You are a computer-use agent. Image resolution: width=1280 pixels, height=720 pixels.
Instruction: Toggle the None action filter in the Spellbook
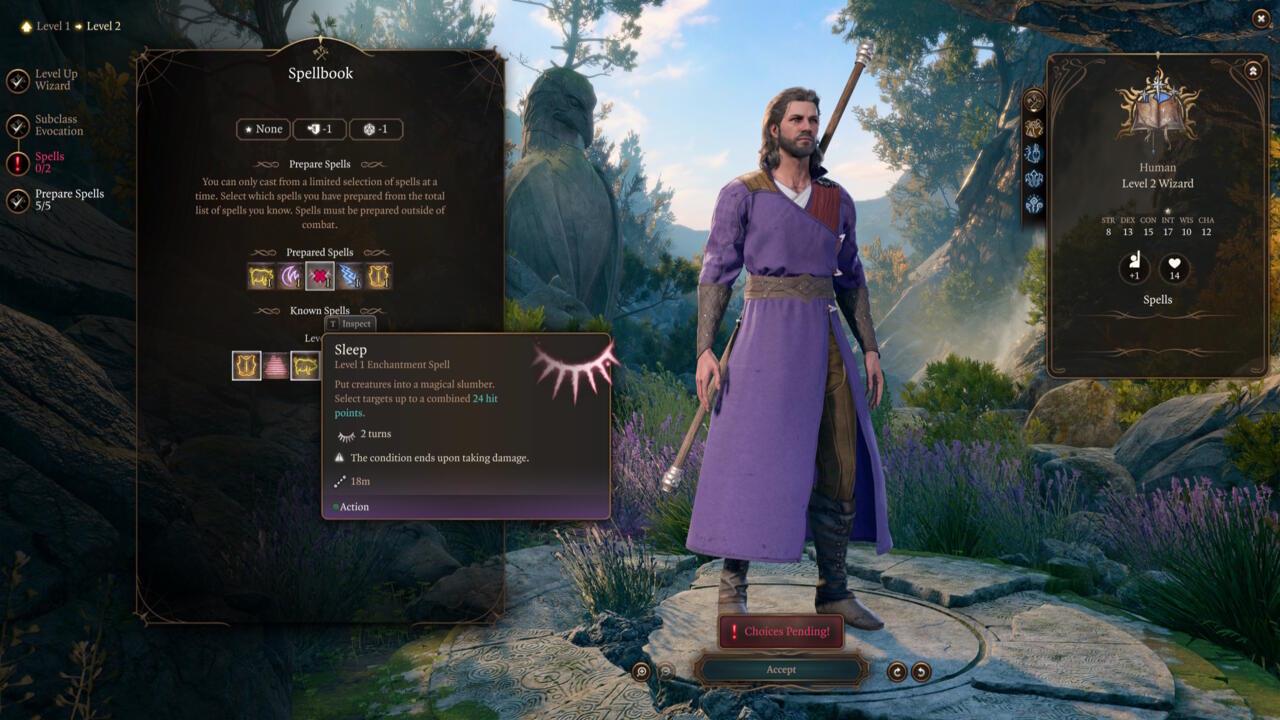point(263,129)
